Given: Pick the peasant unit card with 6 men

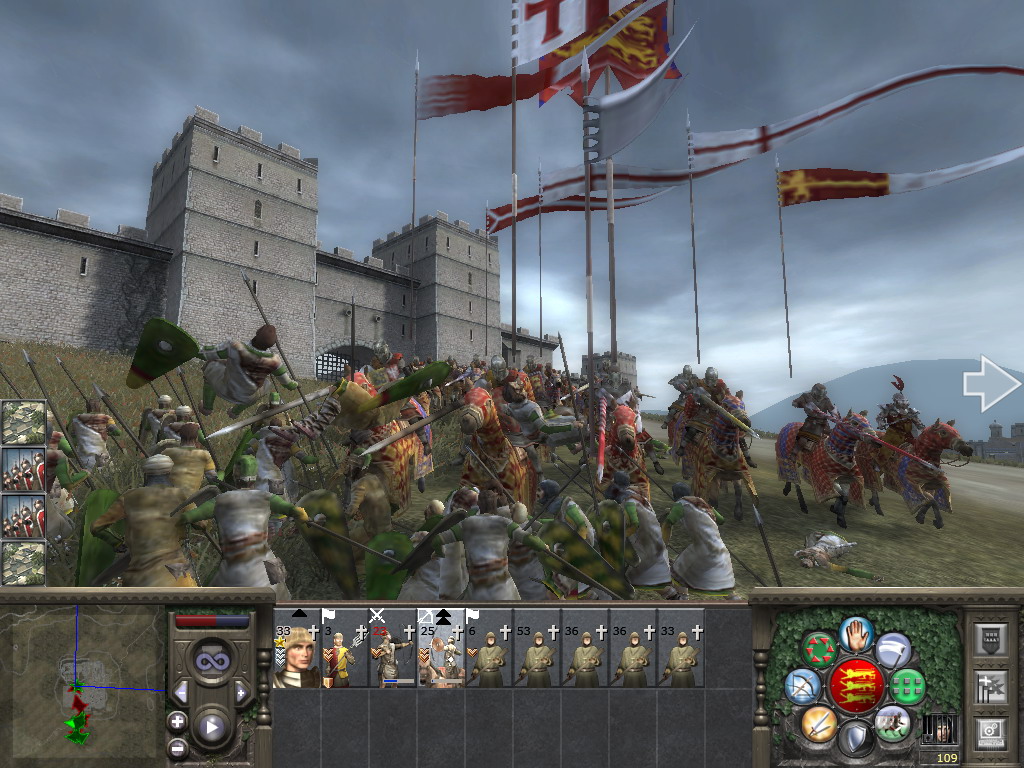Looking at the screenshot, I should pos(489,648).
